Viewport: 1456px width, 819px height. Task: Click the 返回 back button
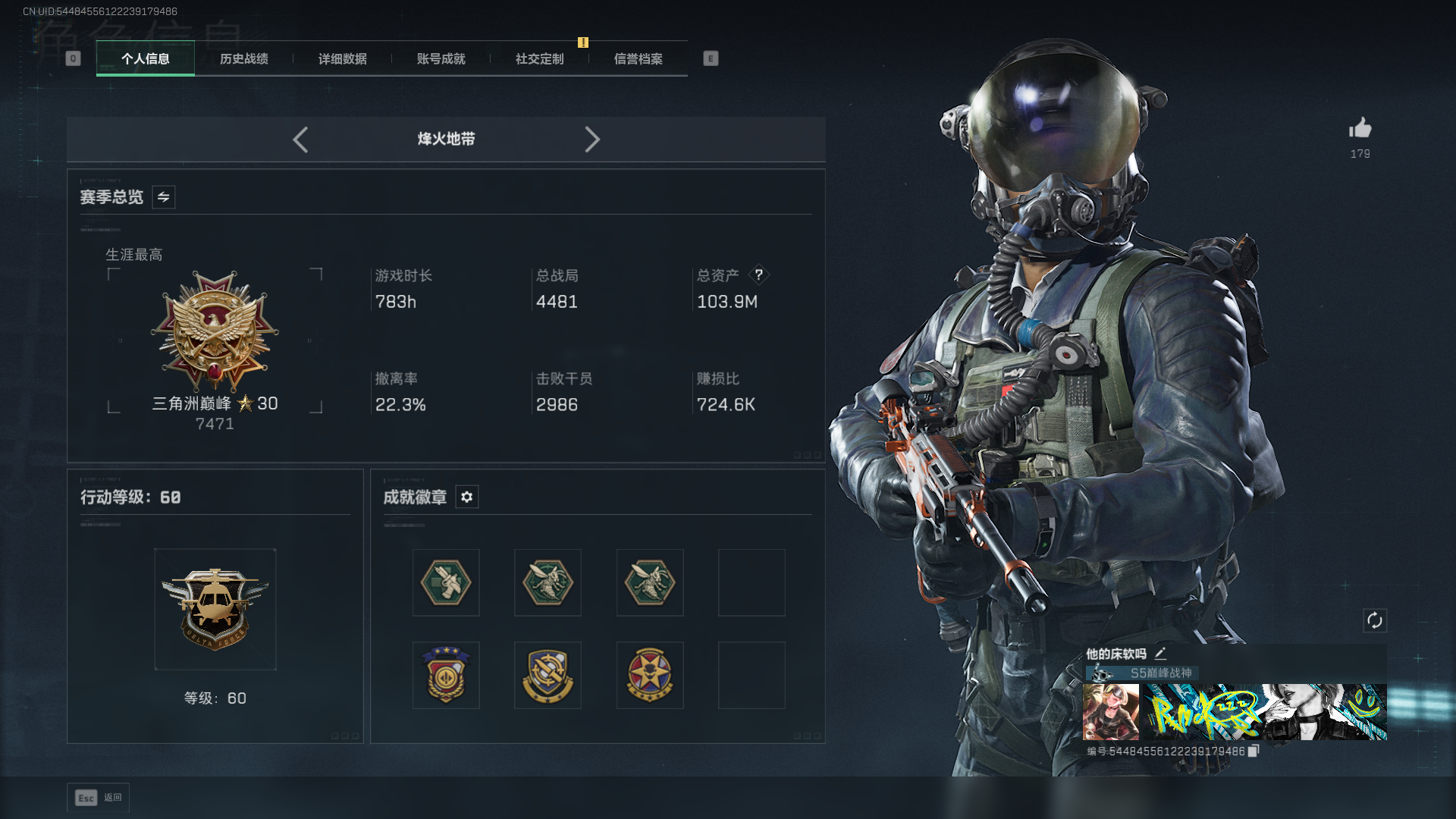(x=99, y=798)
